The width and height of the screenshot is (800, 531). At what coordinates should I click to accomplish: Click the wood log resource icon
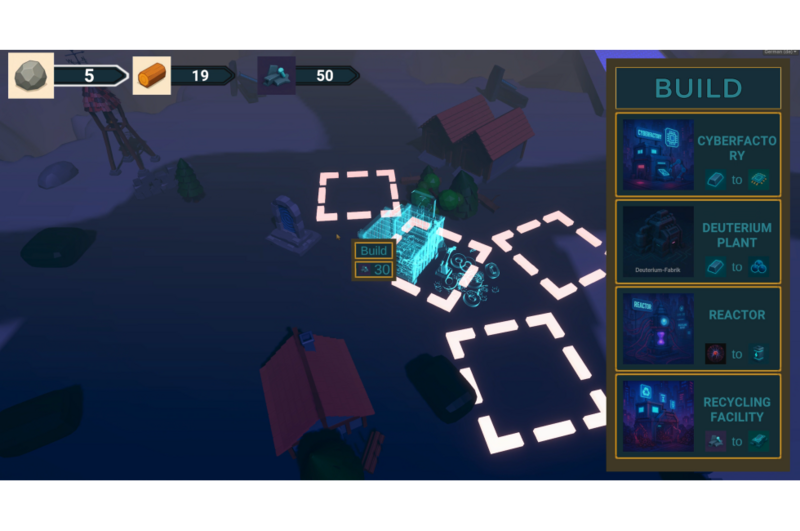[152, 75]
